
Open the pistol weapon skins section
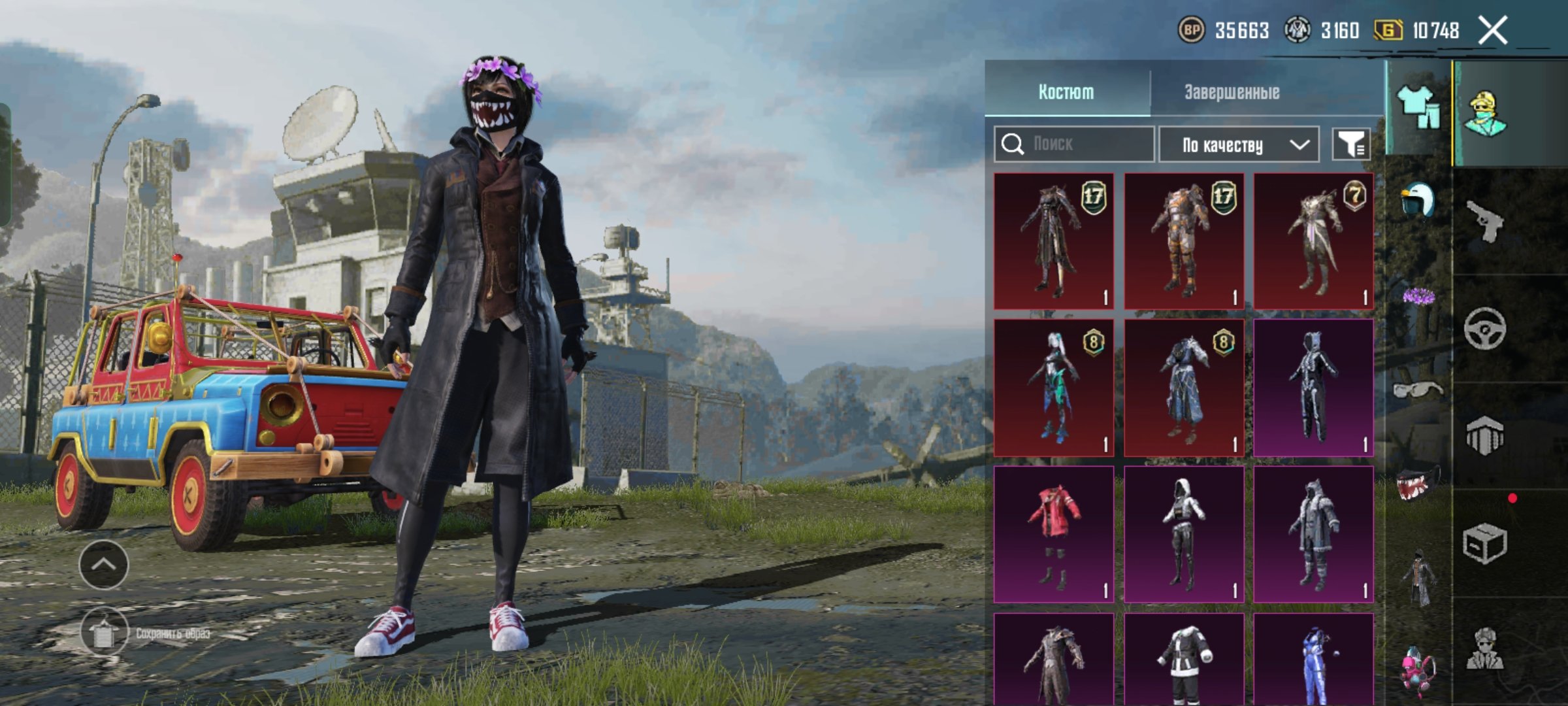[x=1484, y=221]
